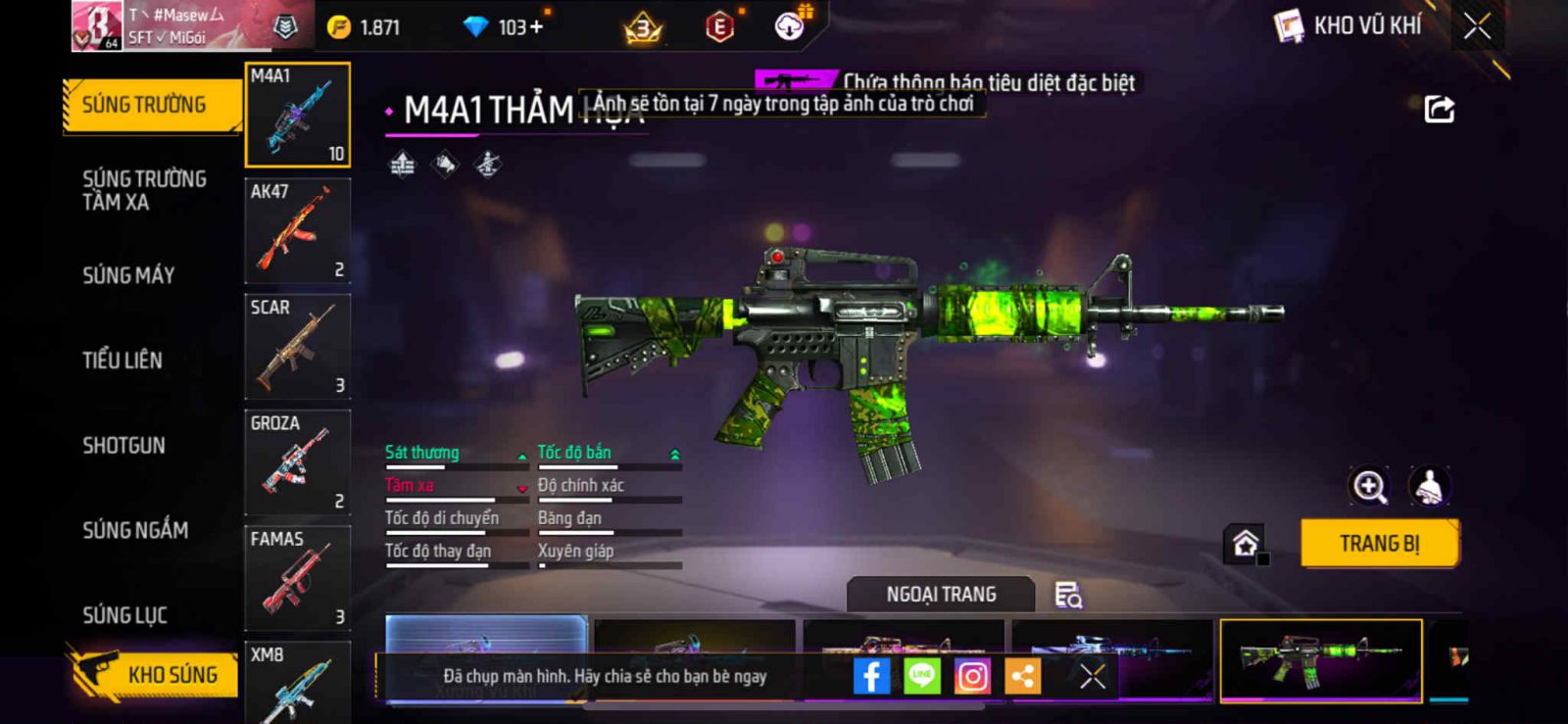Select the FAMAS weapon tile
The image size is (1568, 724).
click(297, 578)
